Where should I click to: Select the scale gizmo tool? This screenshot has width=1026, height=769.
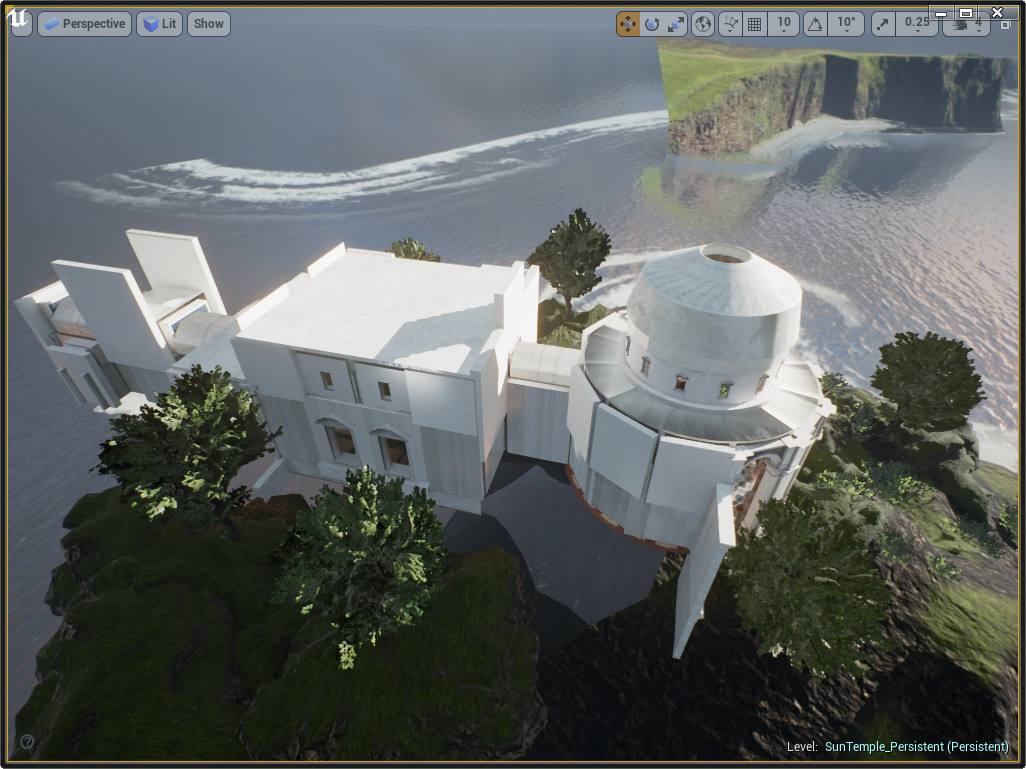click(x=677, y=24)
